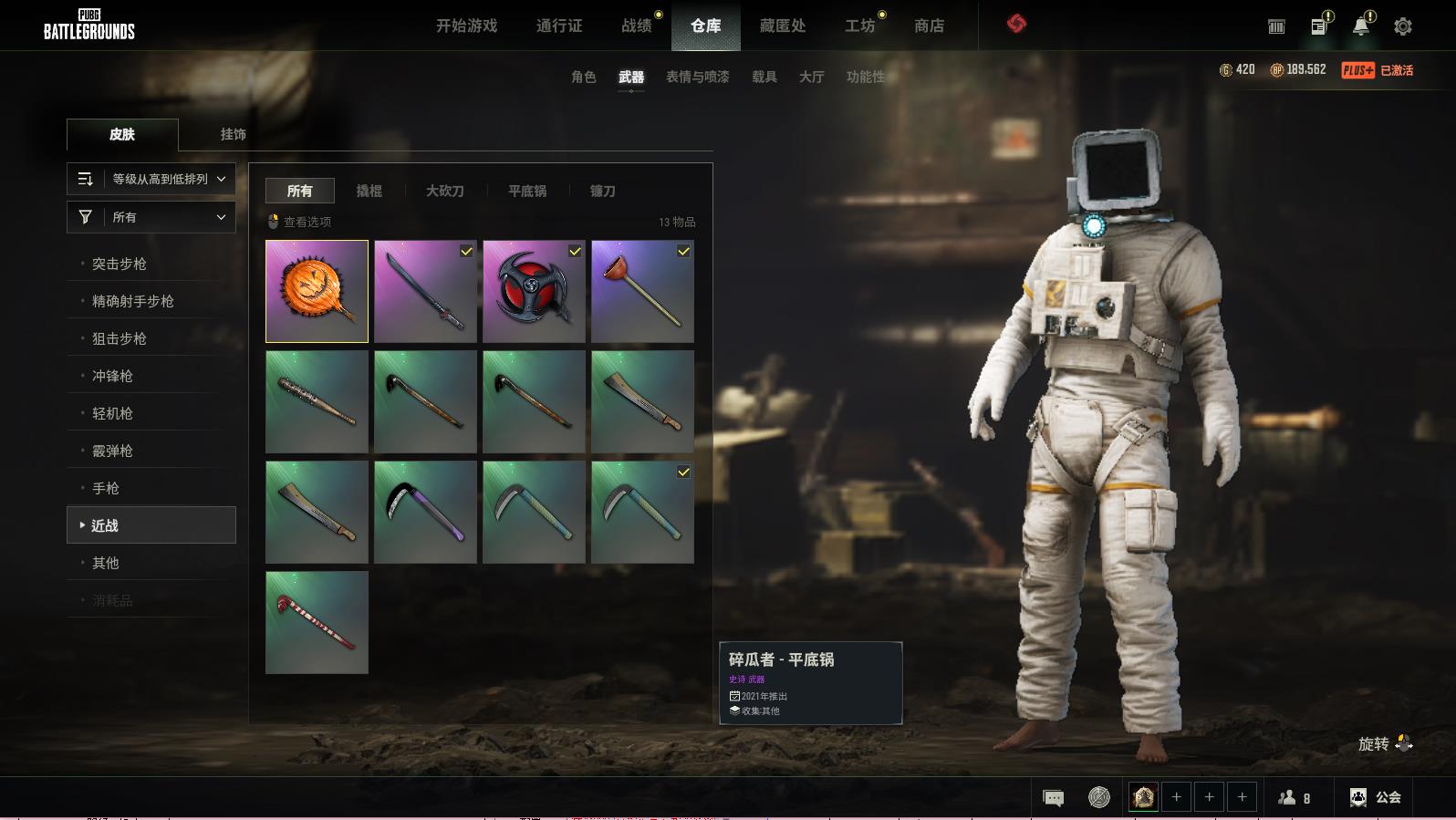Image resolution: width=1456 pixels, height=820 pixels.
Task: Choose the 突击步枪 weapon category
Action: (x=120, y=264)
